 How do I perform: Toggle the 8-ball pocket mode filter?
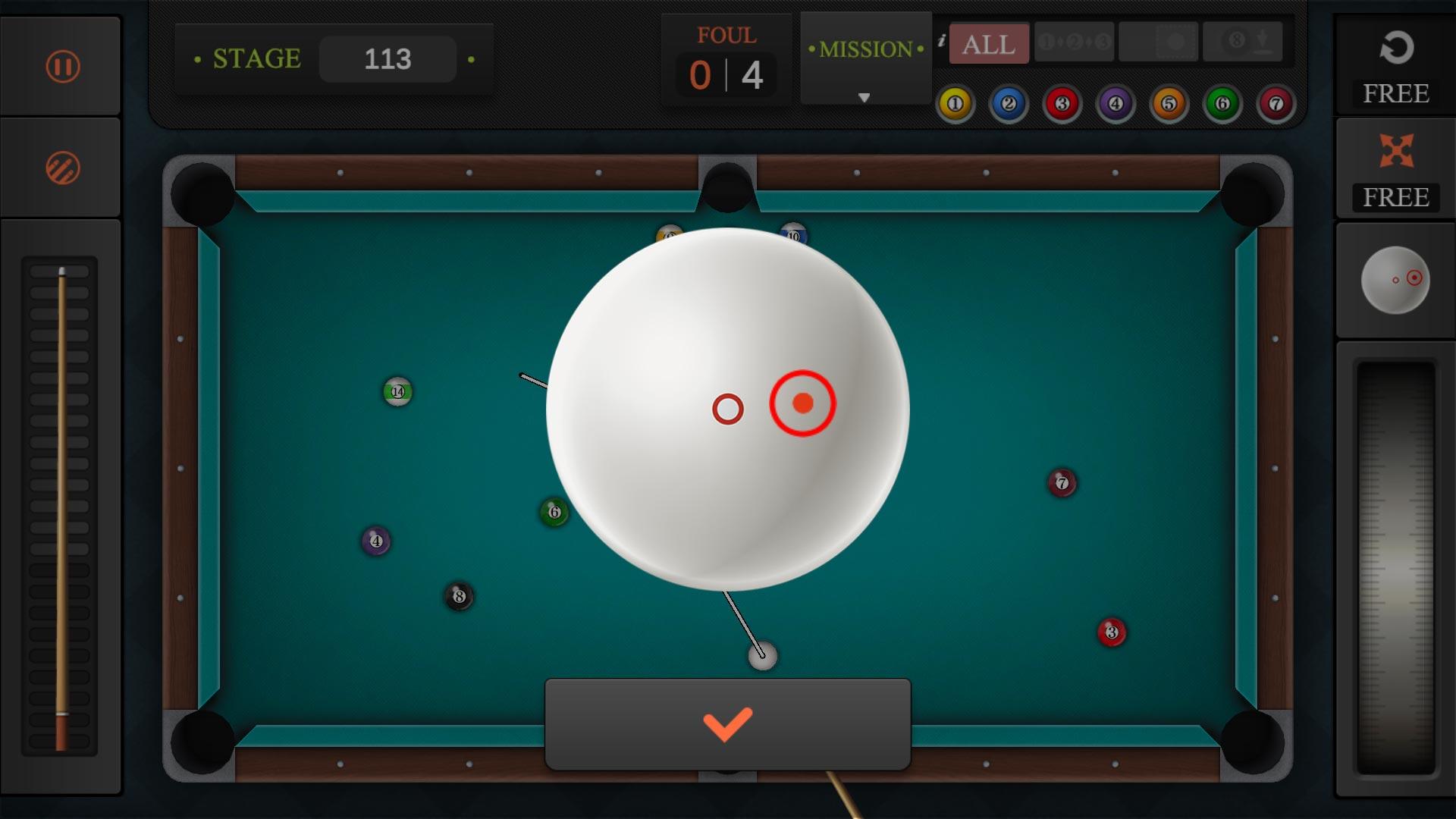1242,43
